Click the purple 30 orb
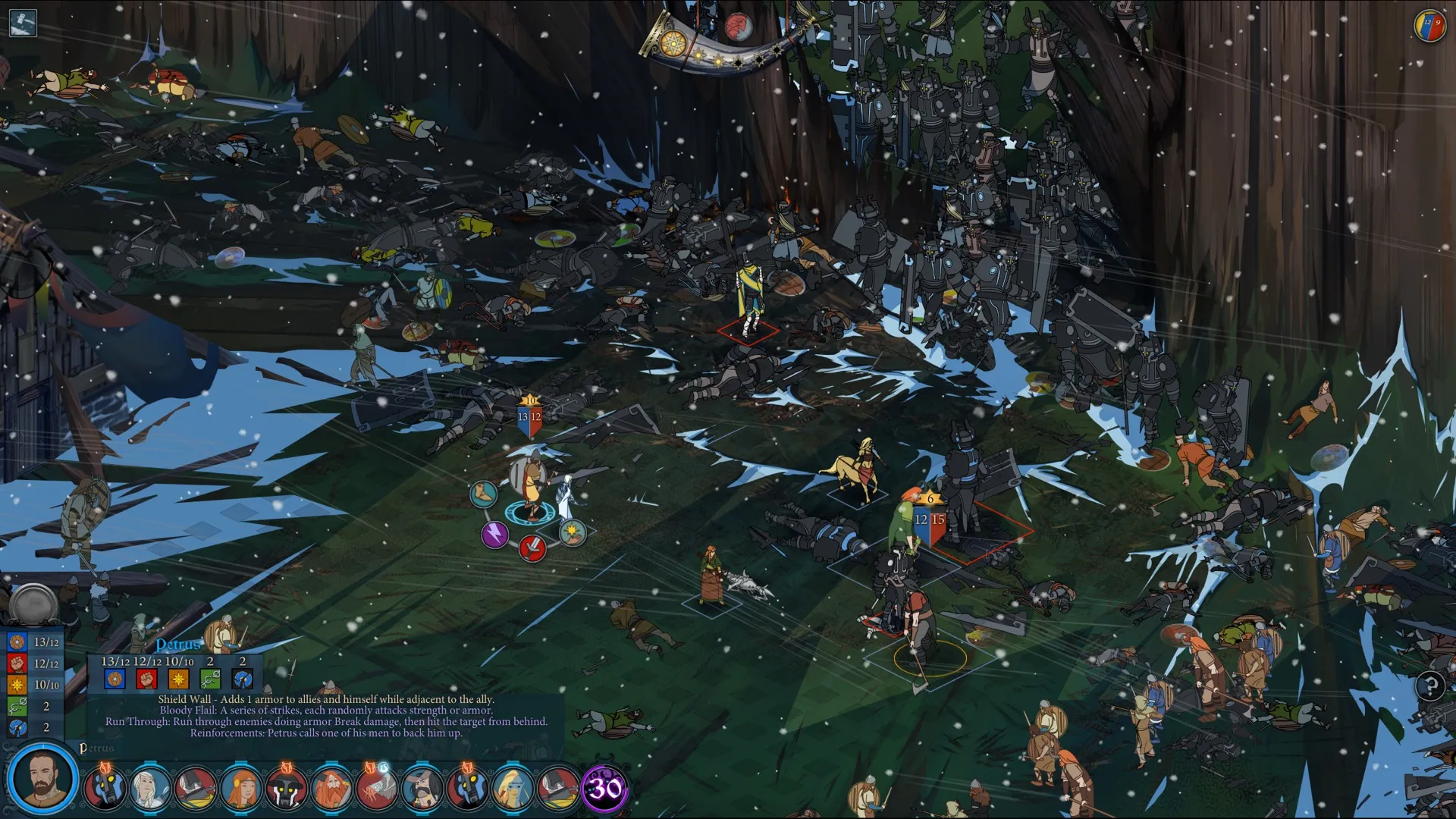 point(604,789)
